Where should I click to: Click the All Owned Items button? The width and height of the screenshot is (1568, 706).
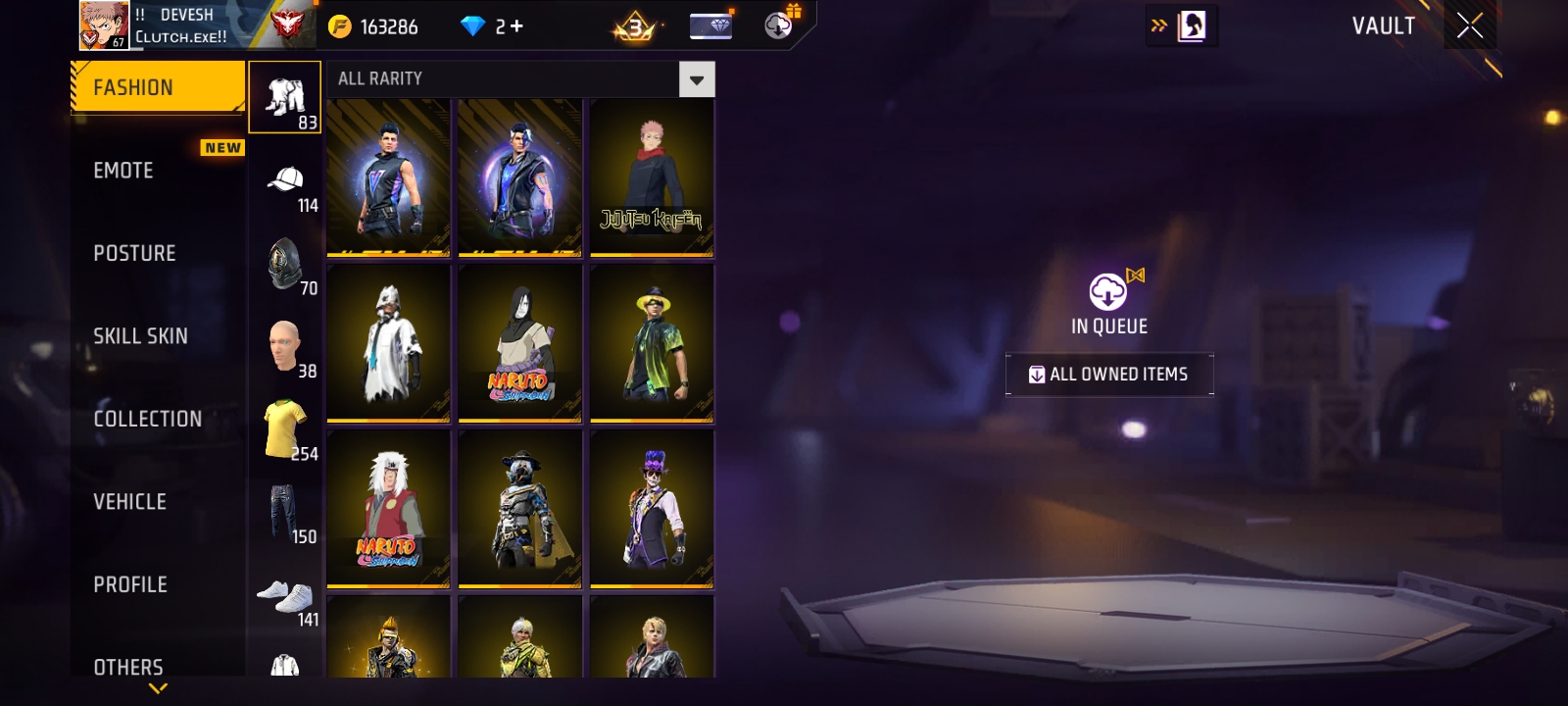pos(1109,375)
